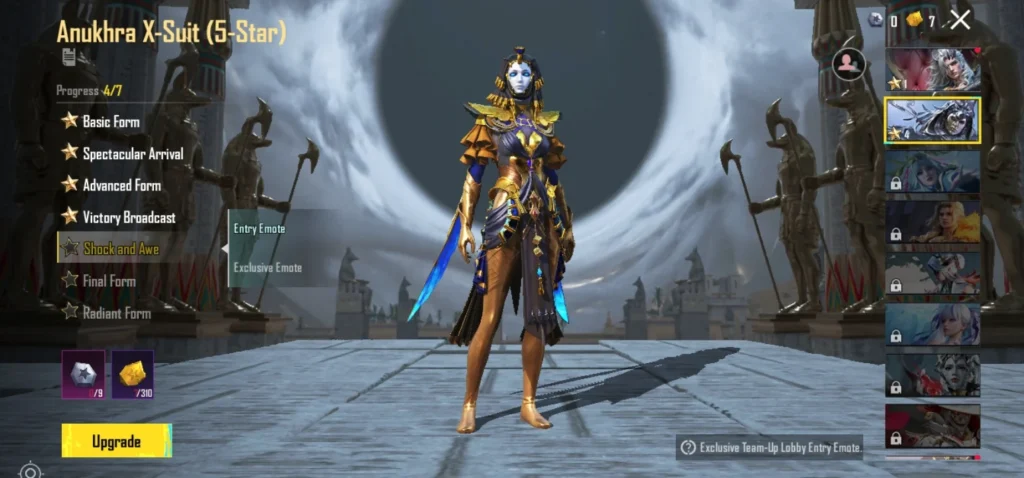
Task: Select the Basic Form stage
Action: (111, 121)
